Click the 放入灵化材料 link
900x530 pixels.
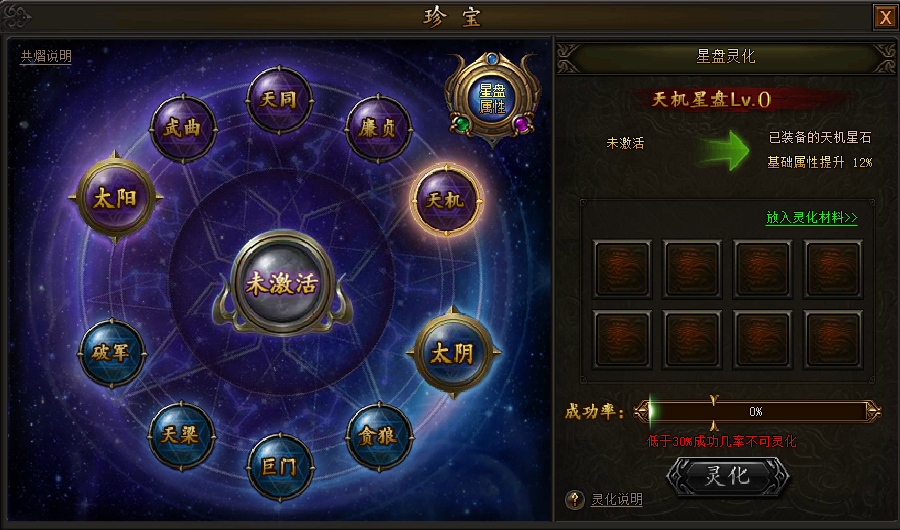811,217
